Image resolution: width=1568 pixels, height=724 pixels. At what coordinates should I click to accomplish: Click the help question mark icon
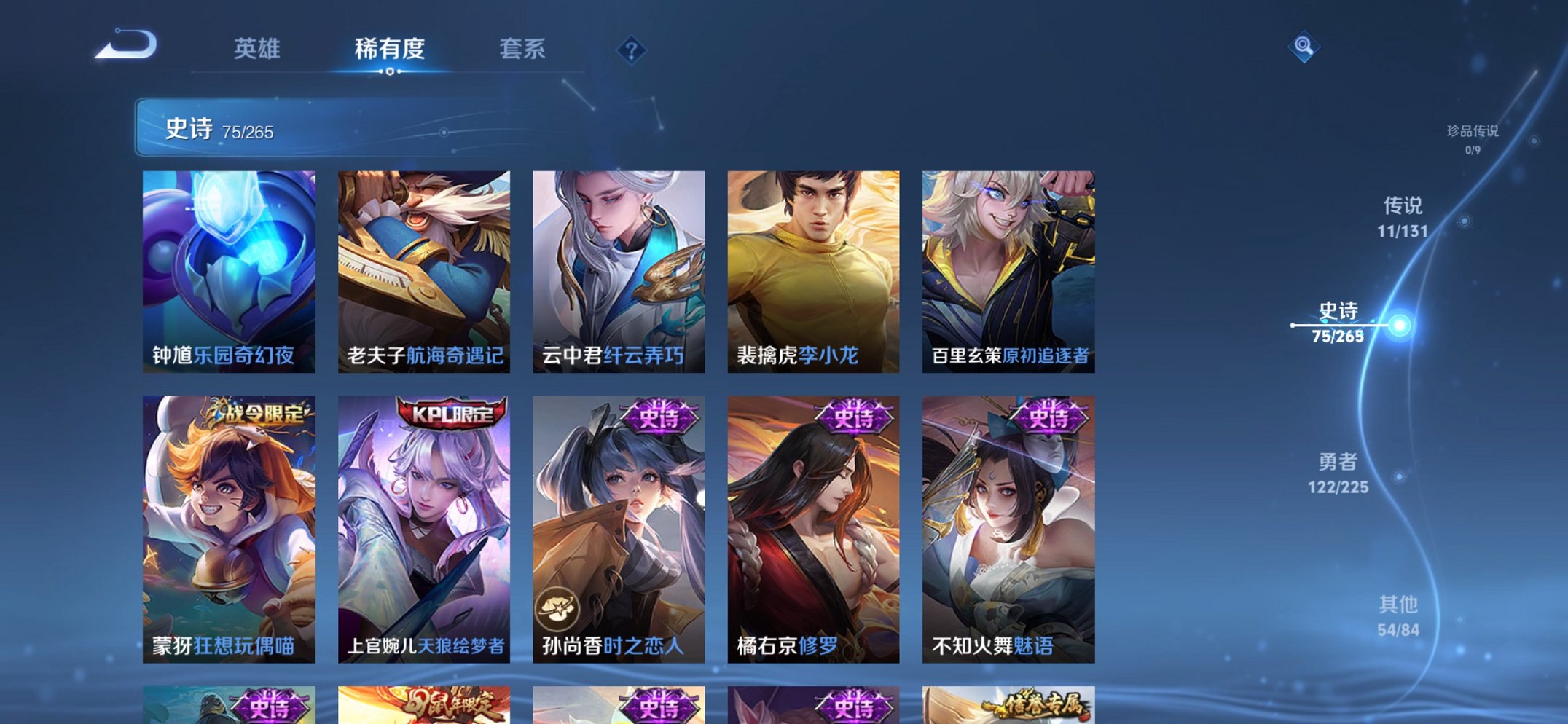(632, 50)
